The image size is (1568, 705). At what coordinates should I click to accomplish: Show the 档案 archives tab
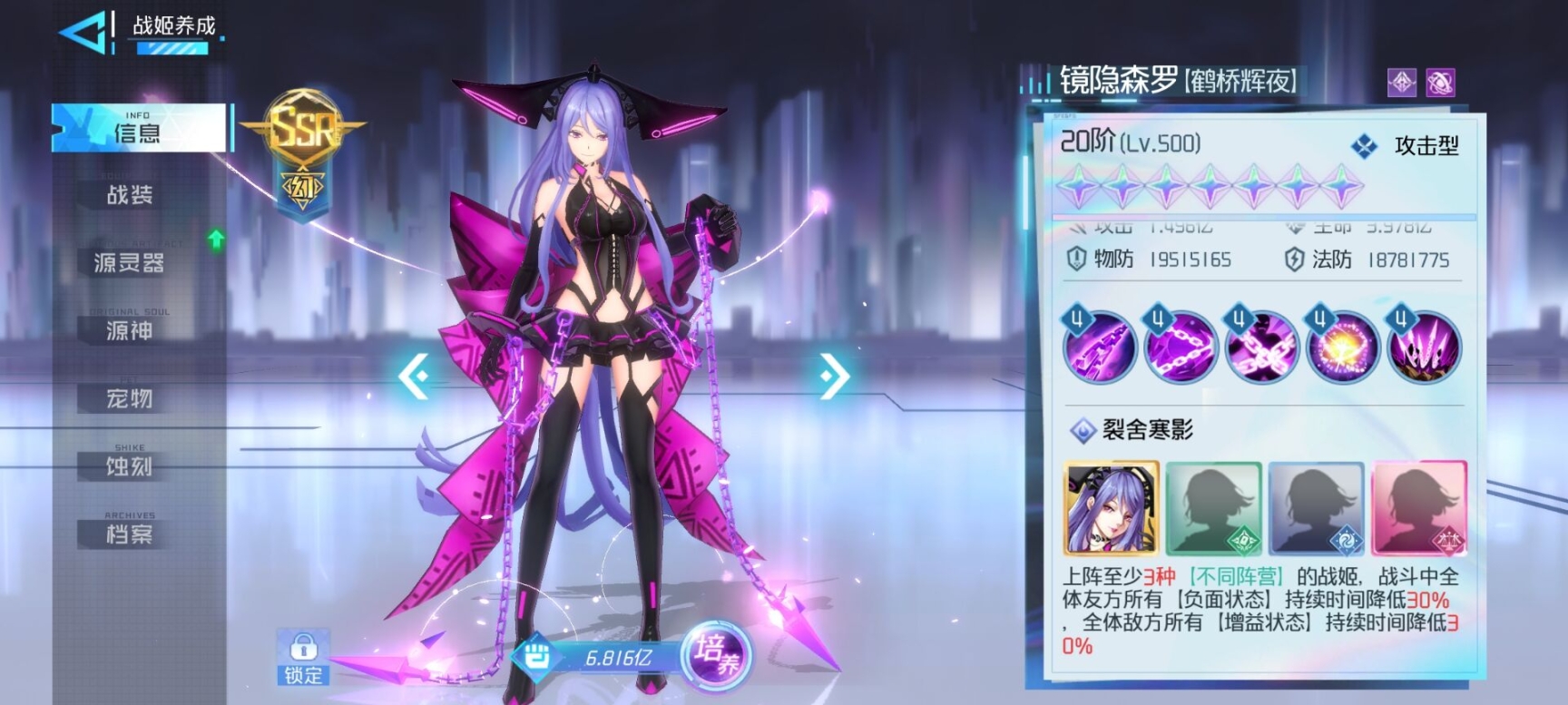tap(130, 534)
